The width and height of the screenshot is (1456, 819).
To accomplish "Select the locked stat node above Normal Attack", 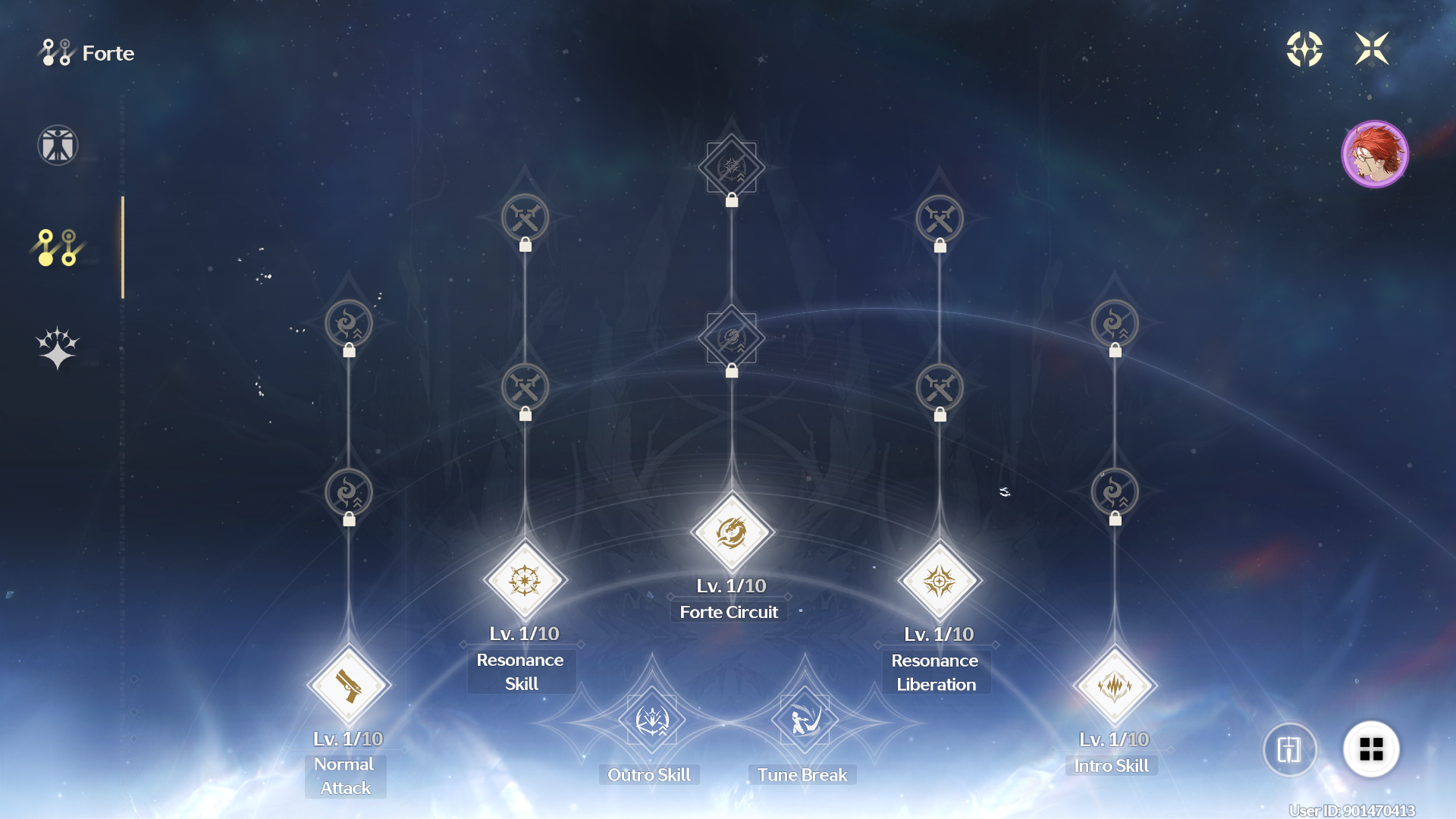I will (347, 491).
